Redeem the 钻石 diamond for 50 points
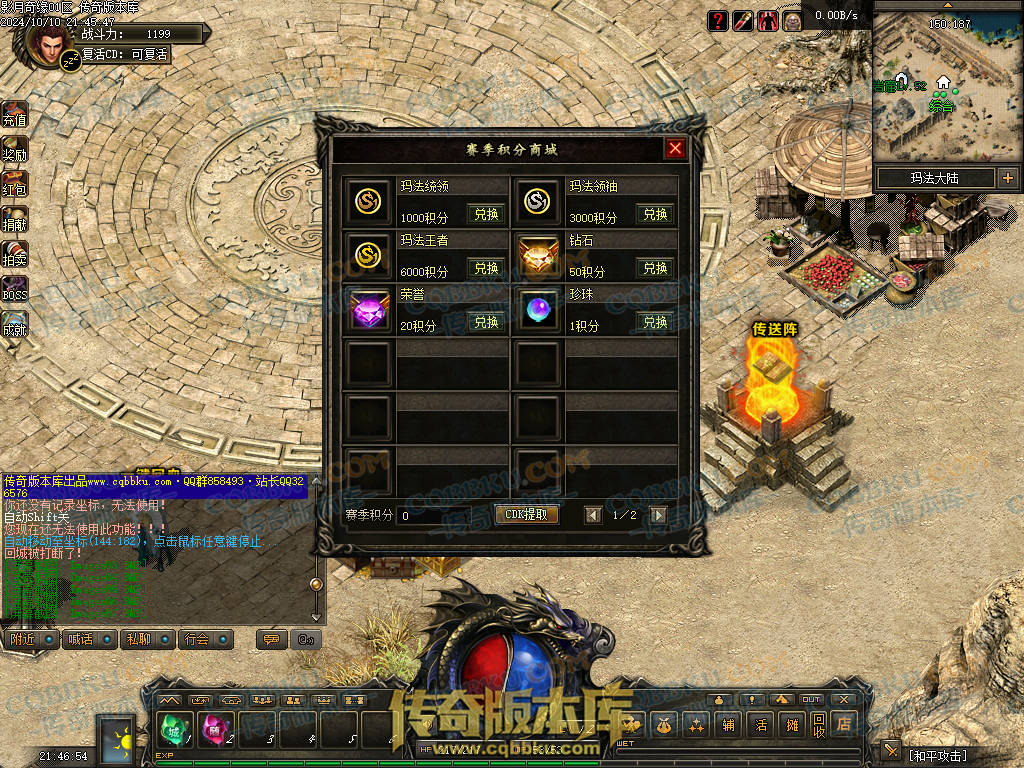This screenshot has width=1024, height=768. coord(655,268)
